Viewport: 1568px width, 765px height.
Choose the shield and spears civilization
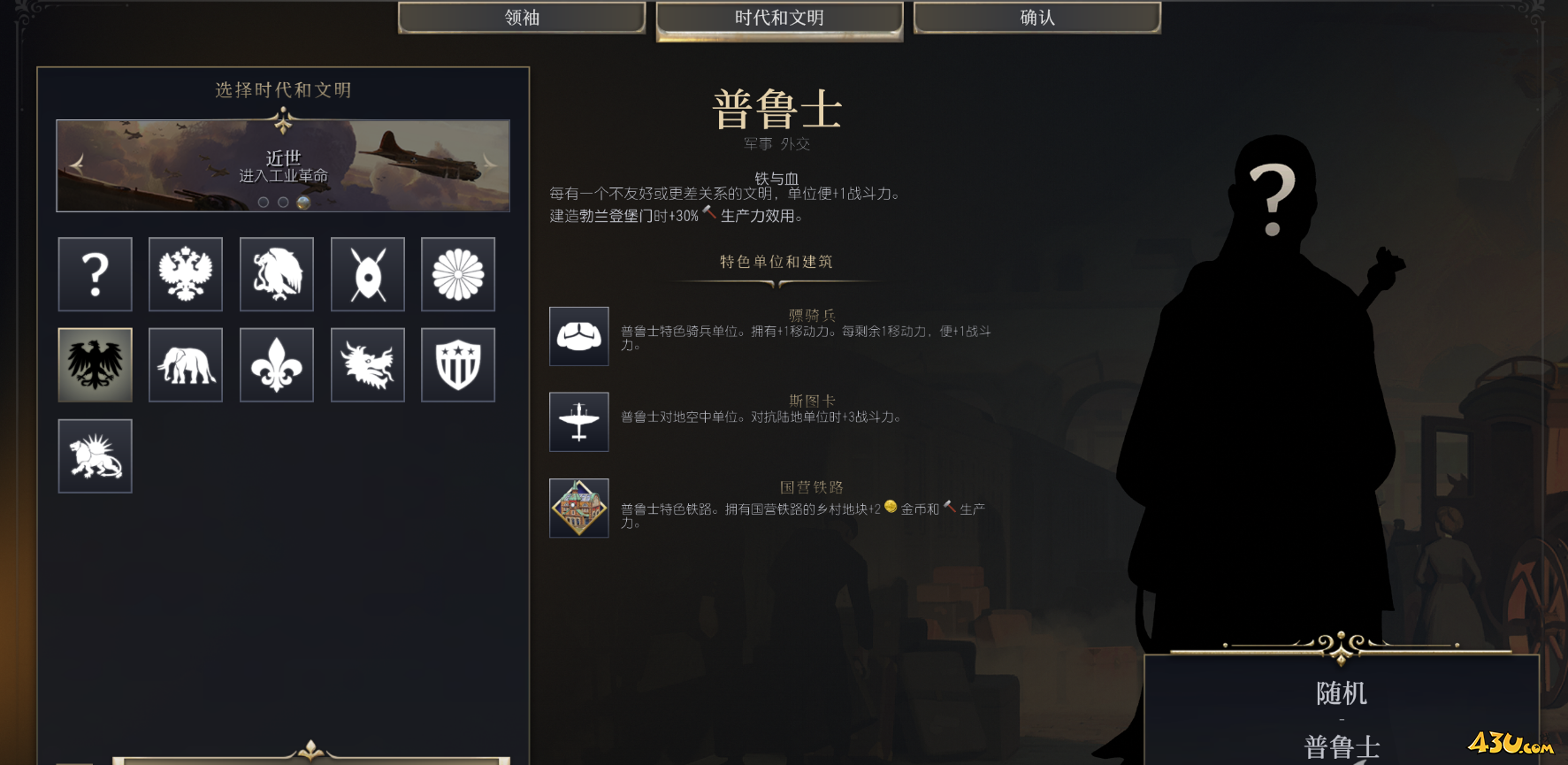coord(368,274)
